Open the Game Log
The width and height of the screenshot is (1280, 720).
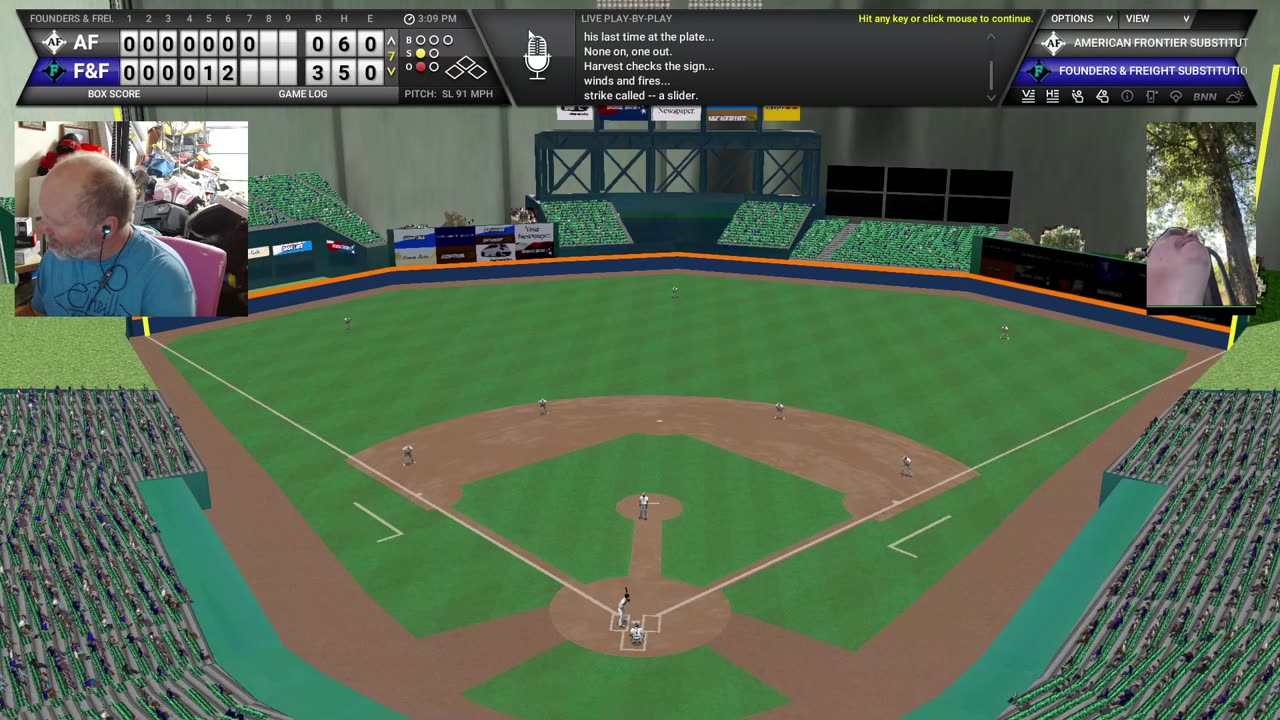[301, 94]
